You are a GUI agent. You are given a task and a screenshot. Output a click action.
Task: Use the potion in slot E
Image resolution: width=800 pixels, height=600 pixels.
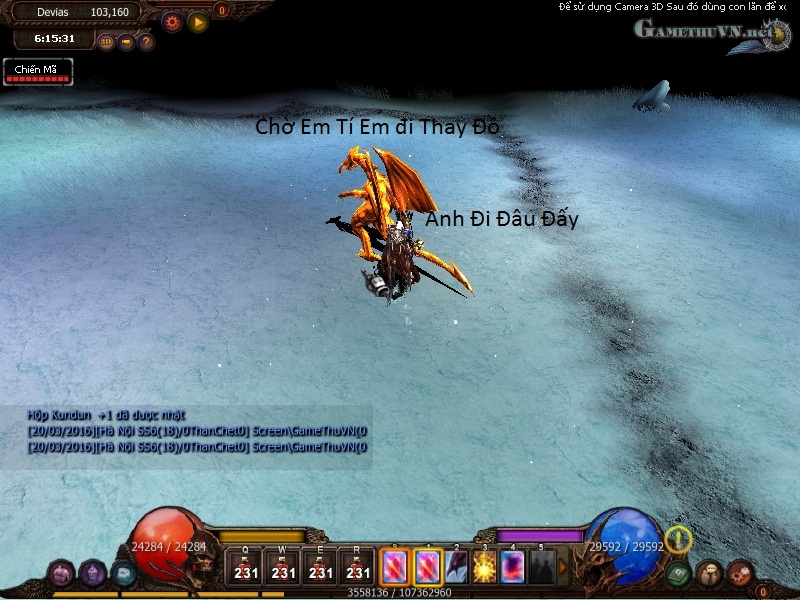coord(320,566)
